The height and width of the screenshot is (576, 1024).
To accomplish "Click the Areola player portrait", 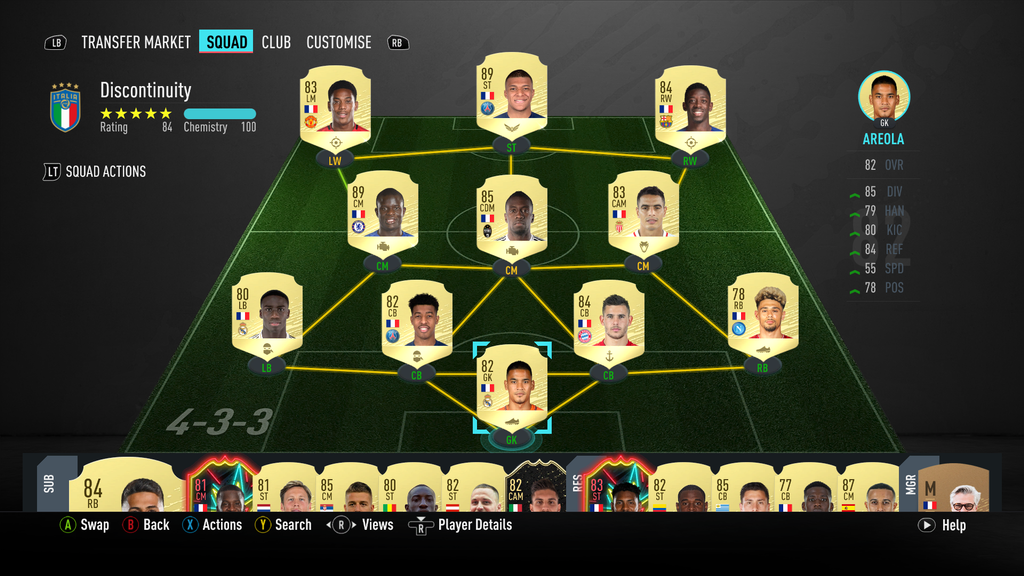I will pyautogui.click(x=883, y=98).
